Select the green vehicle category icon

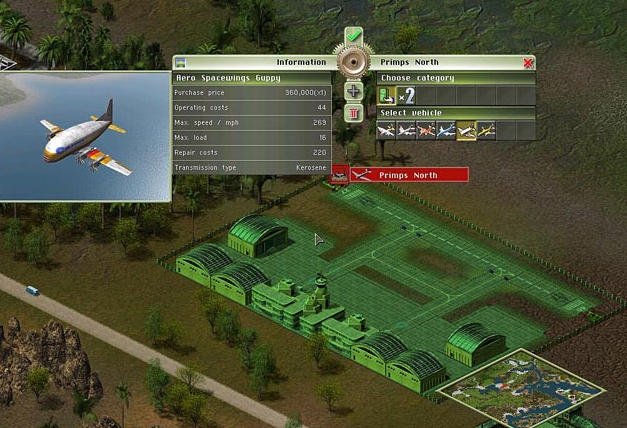(387, 95)
